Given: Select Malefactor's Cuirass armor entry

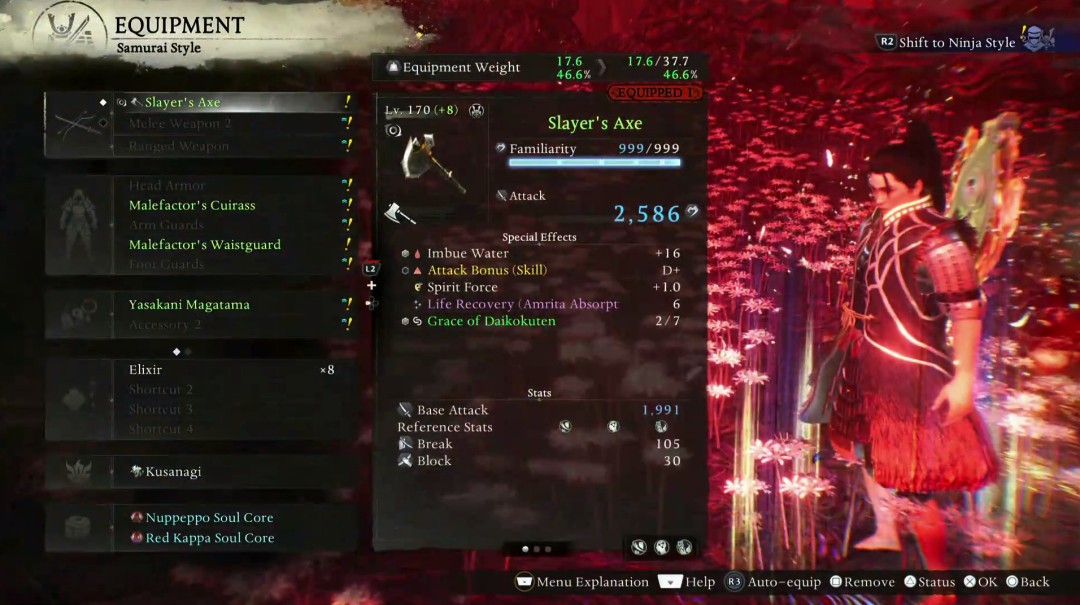Looking at the screenshot, I should [x=192, y=205].
